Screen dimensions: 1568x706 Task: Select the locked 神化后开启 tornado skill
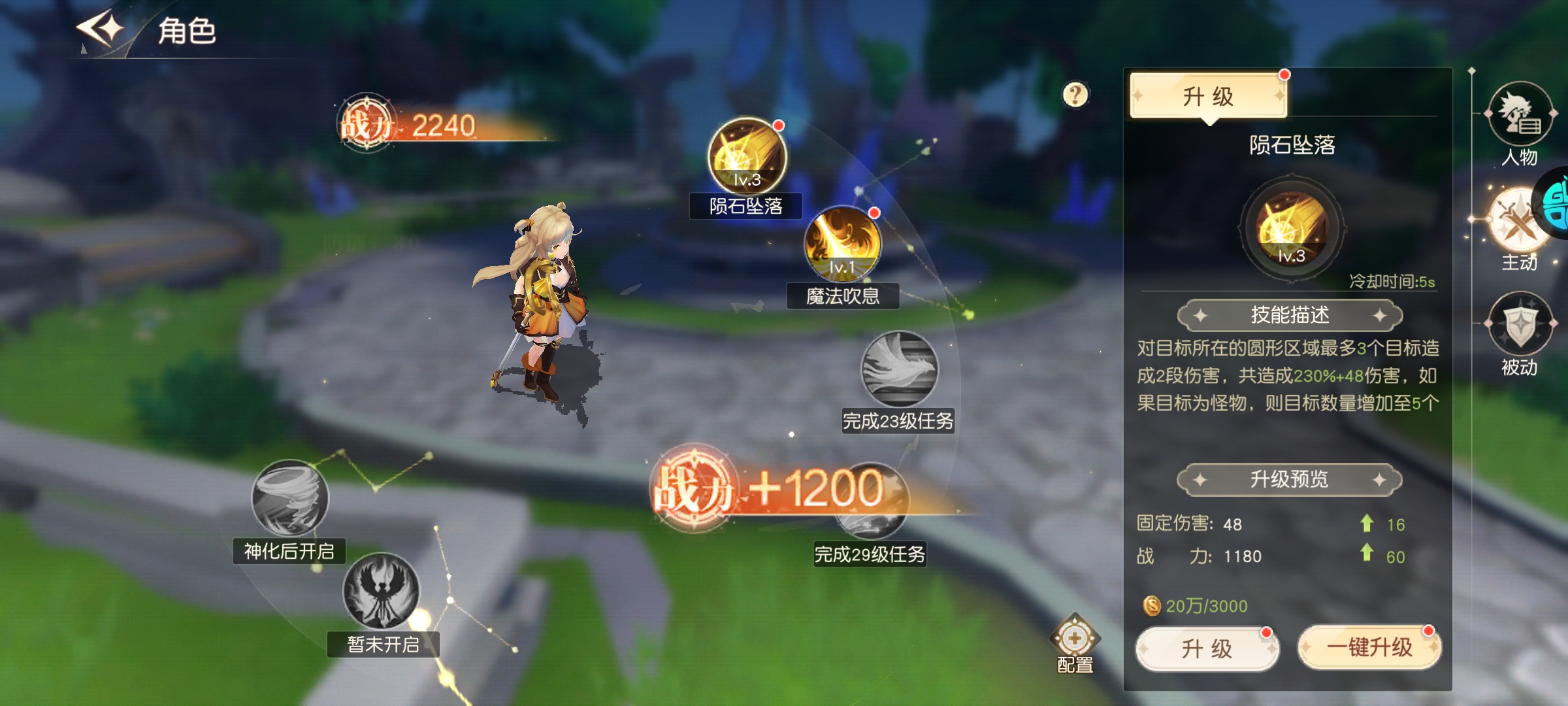point(289,498)
